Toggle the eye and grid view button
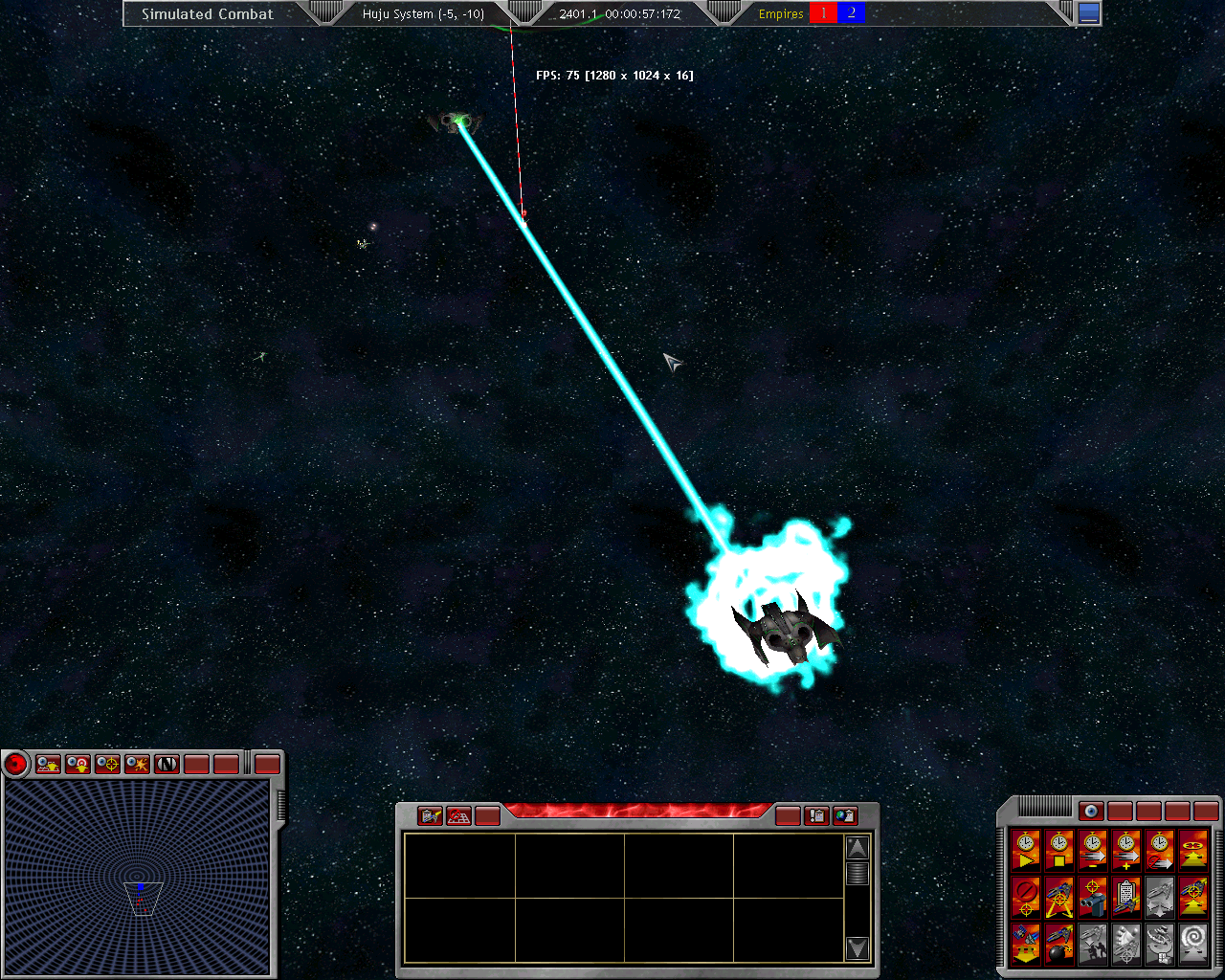This screenshot has width=1225, height=980. pos(48,764)
